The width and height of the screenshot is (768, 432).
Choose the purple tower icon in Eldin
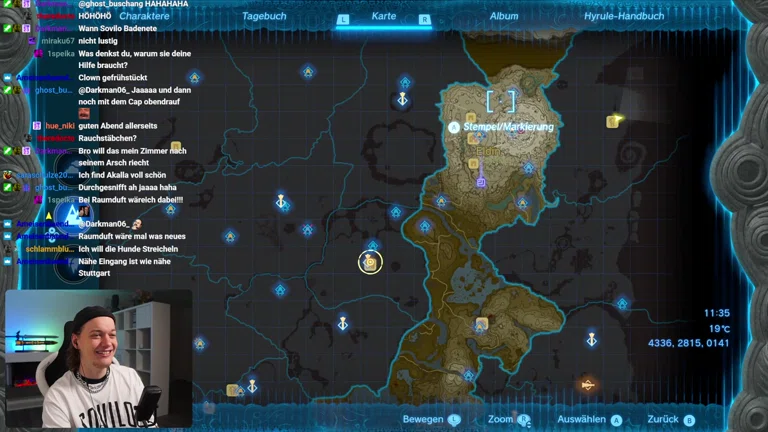481,181
